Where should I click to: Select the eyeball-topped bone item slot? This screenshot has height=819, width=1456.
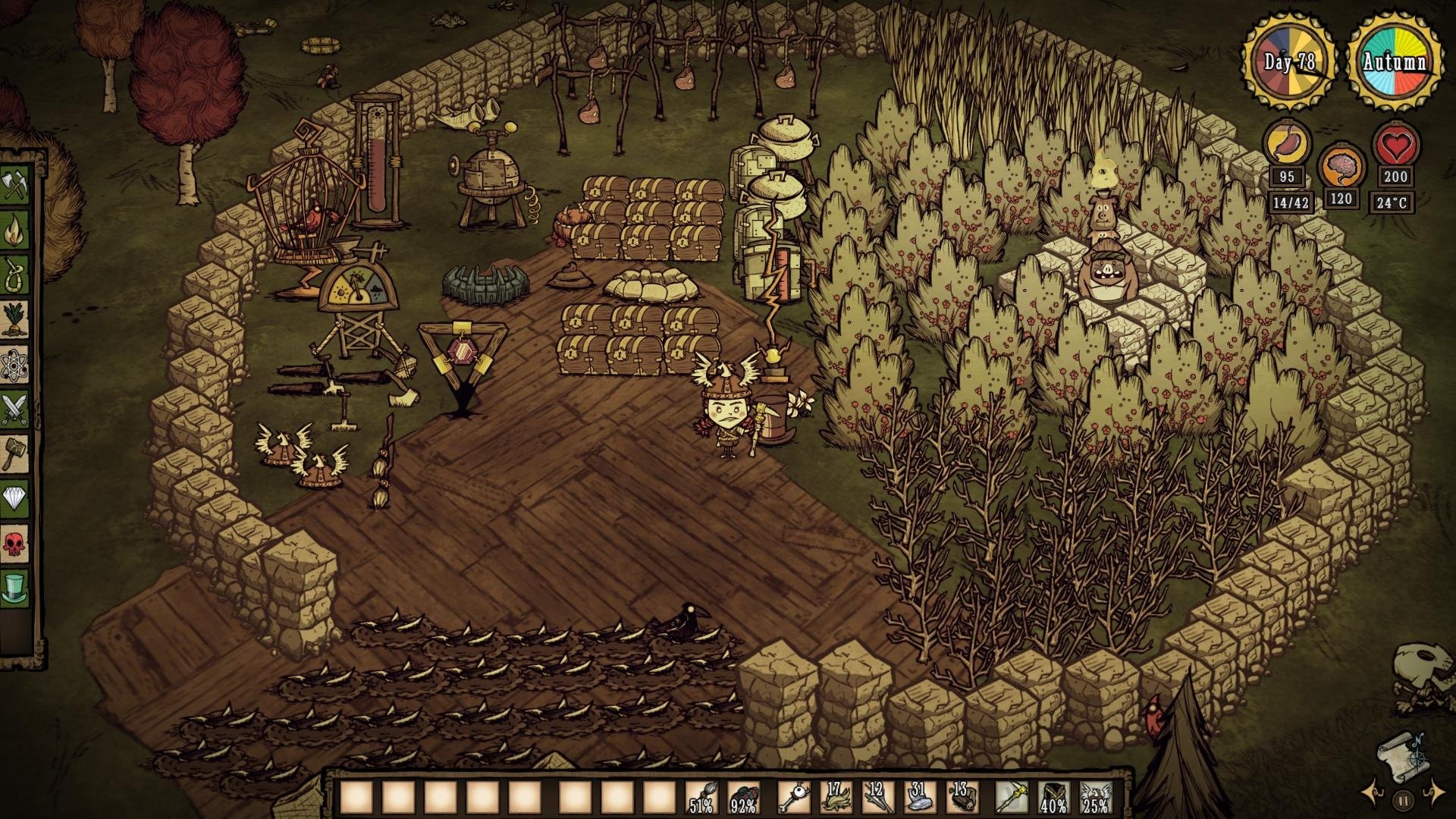click(x=793, y=798)
